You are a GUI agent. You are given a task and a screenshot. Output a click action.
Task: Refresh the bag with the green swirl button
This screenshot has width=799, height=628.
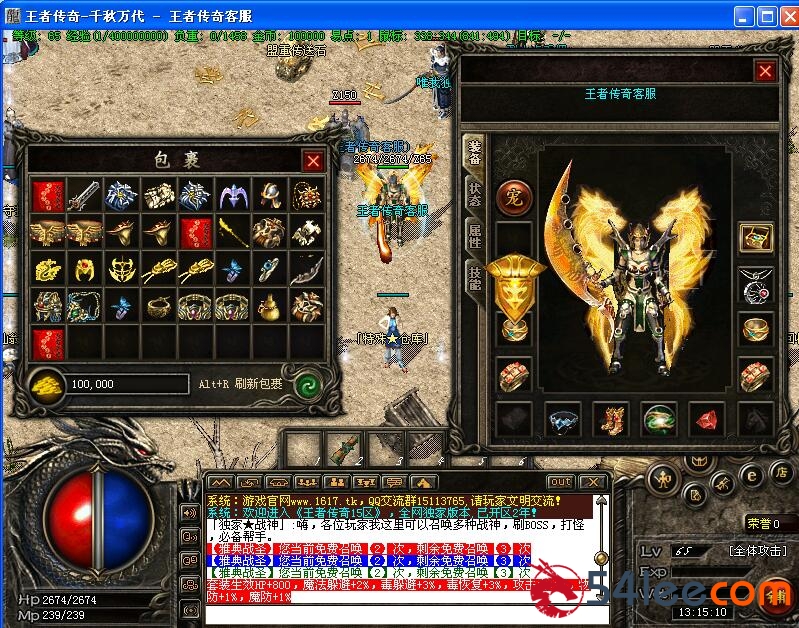coord(308,384)
